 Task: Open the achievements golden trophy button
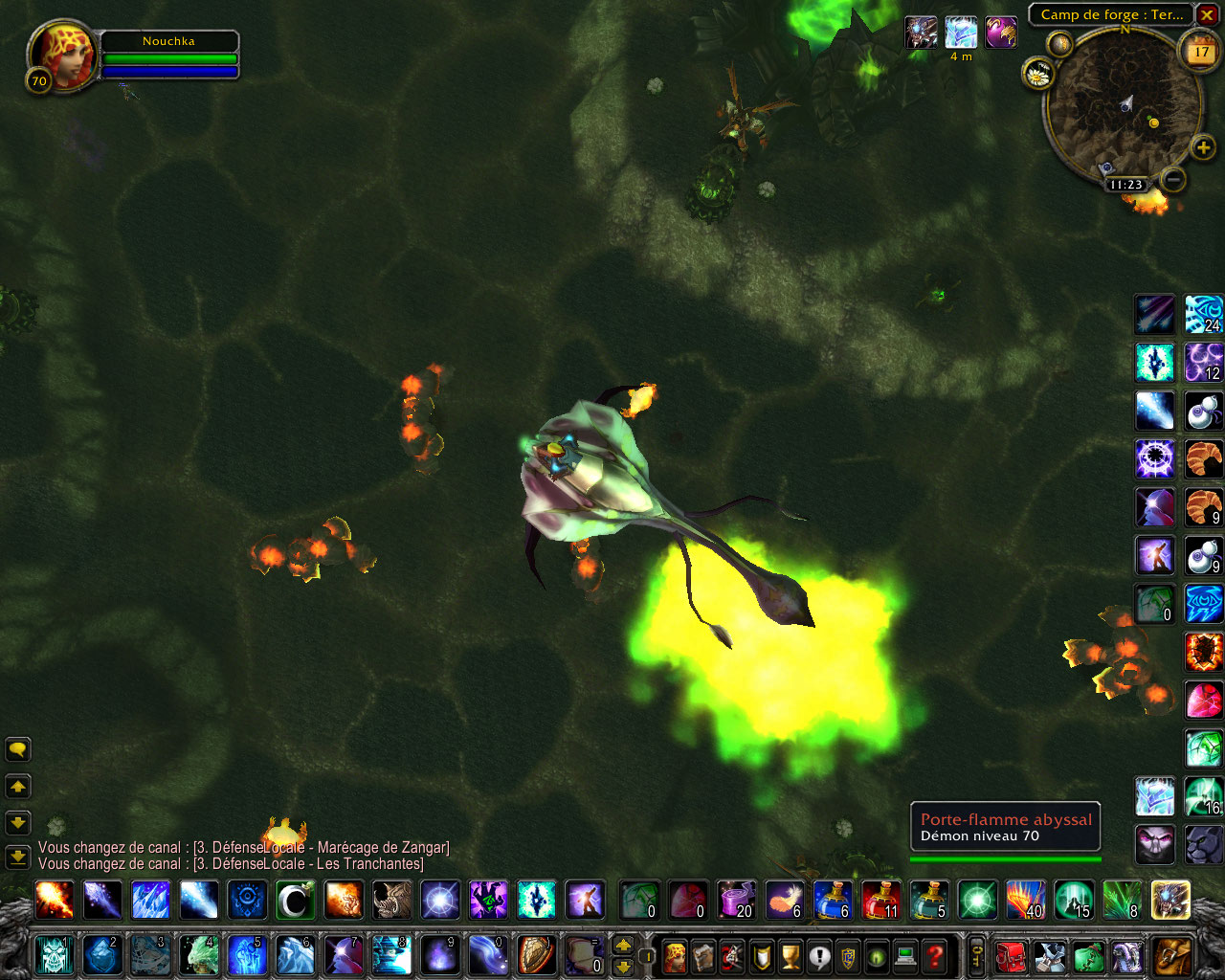click(791, 954)
